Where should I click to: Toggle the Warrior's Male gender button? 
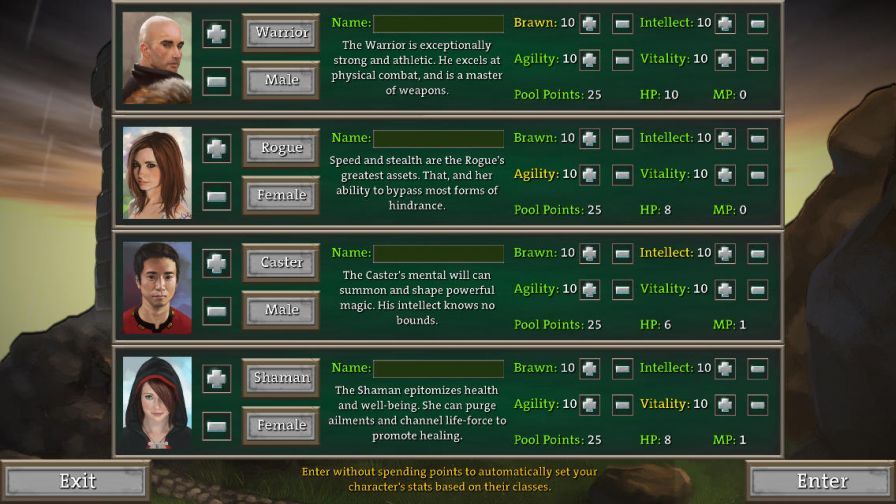281,80
